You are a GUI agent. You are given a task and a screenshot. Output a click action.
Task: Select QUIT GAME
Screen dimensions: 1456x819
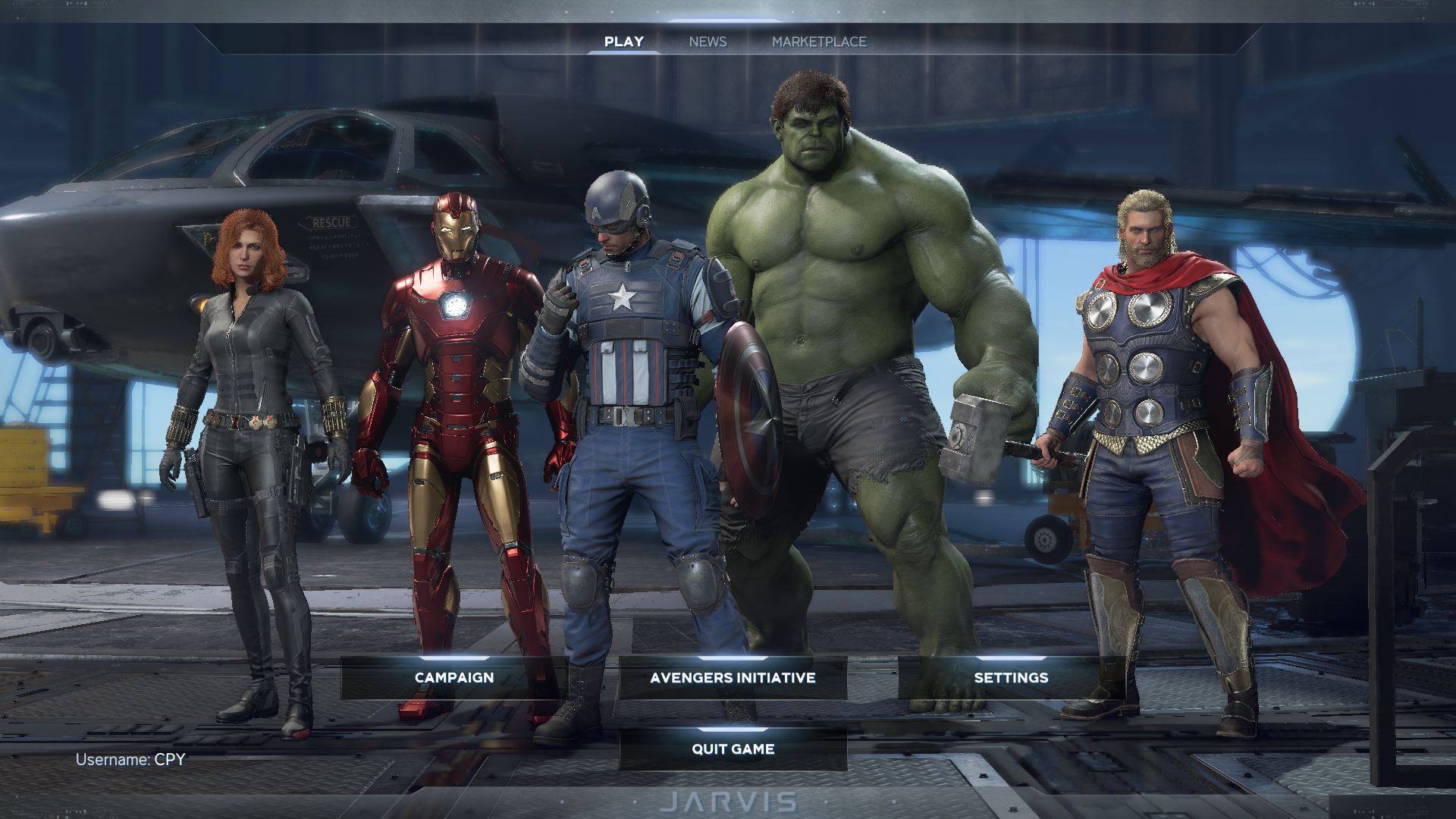(x=731, y=749)
